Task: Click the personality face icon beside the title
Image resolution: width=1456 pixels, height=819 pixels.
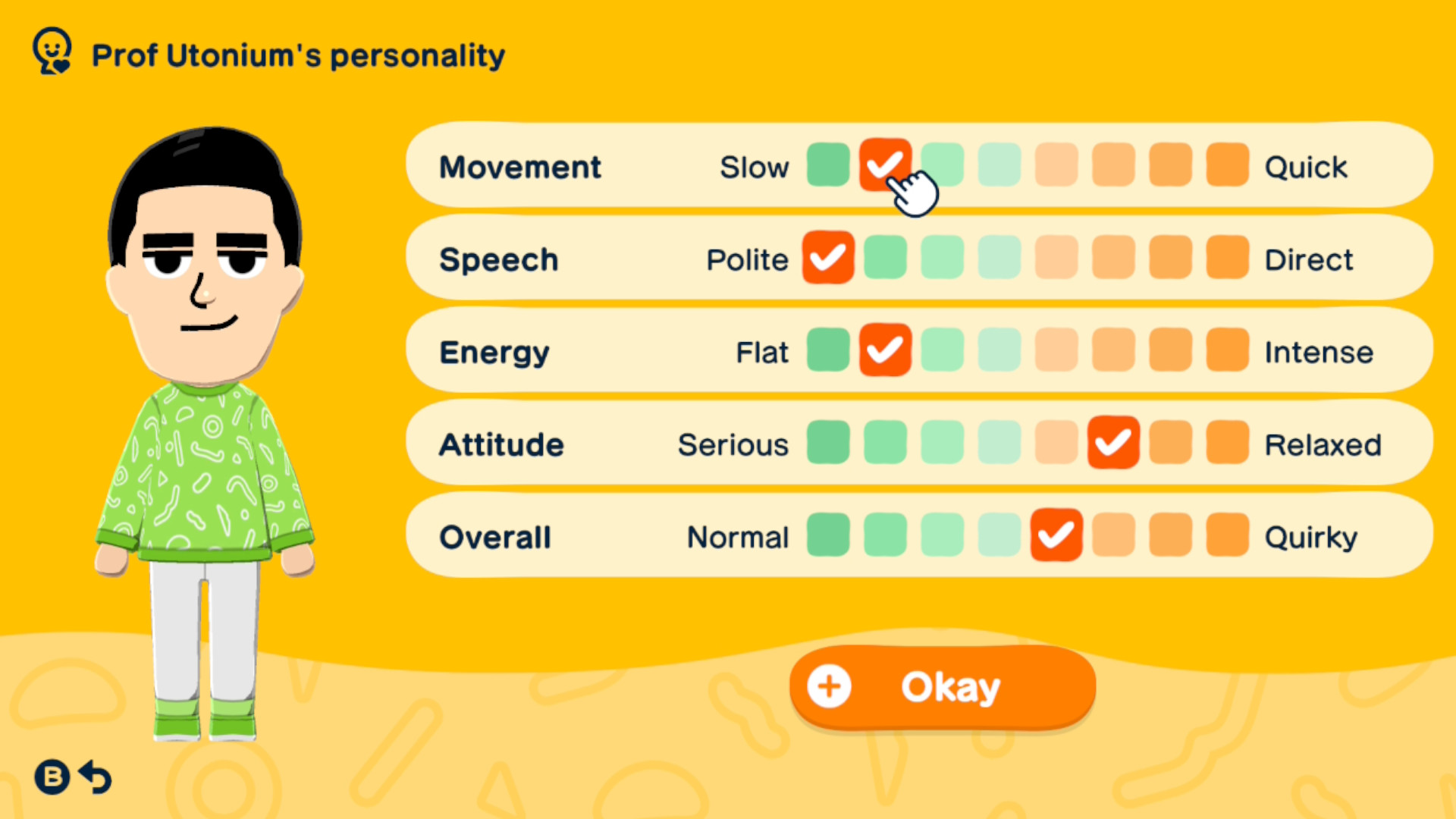Action: (52, 52)
